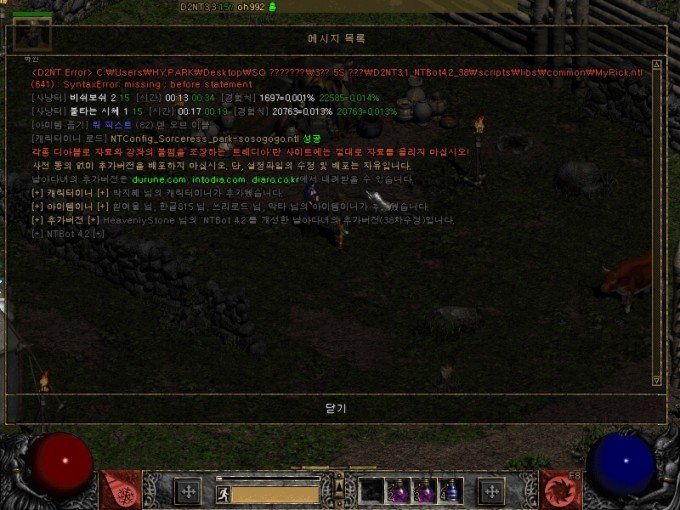Viewport: 680px width, 510px height.
Task: Open the stat points button left of the stamina bar
Action: 187,490
